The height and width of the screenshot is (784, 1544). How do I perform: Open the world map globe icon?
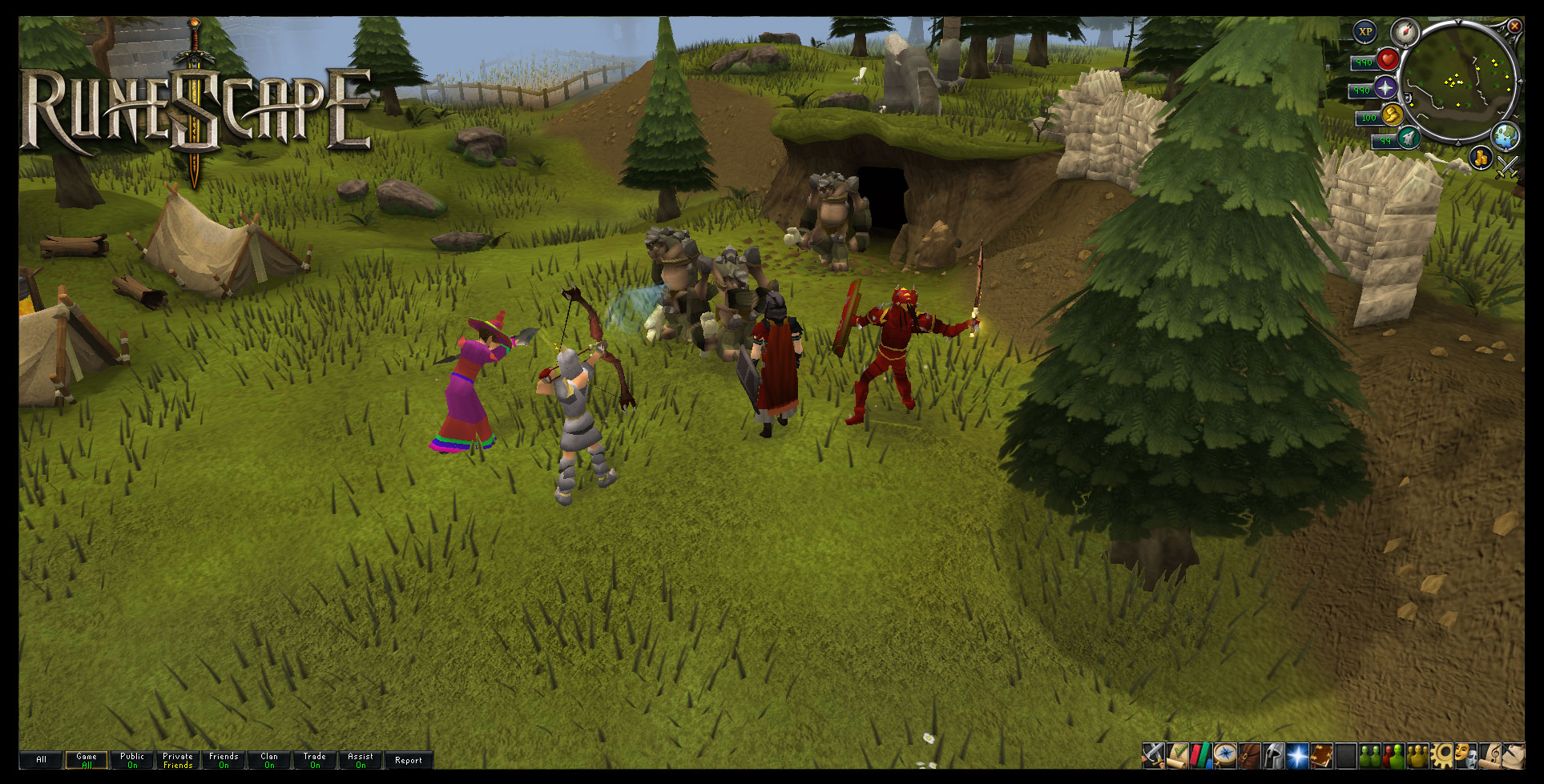1506,136
